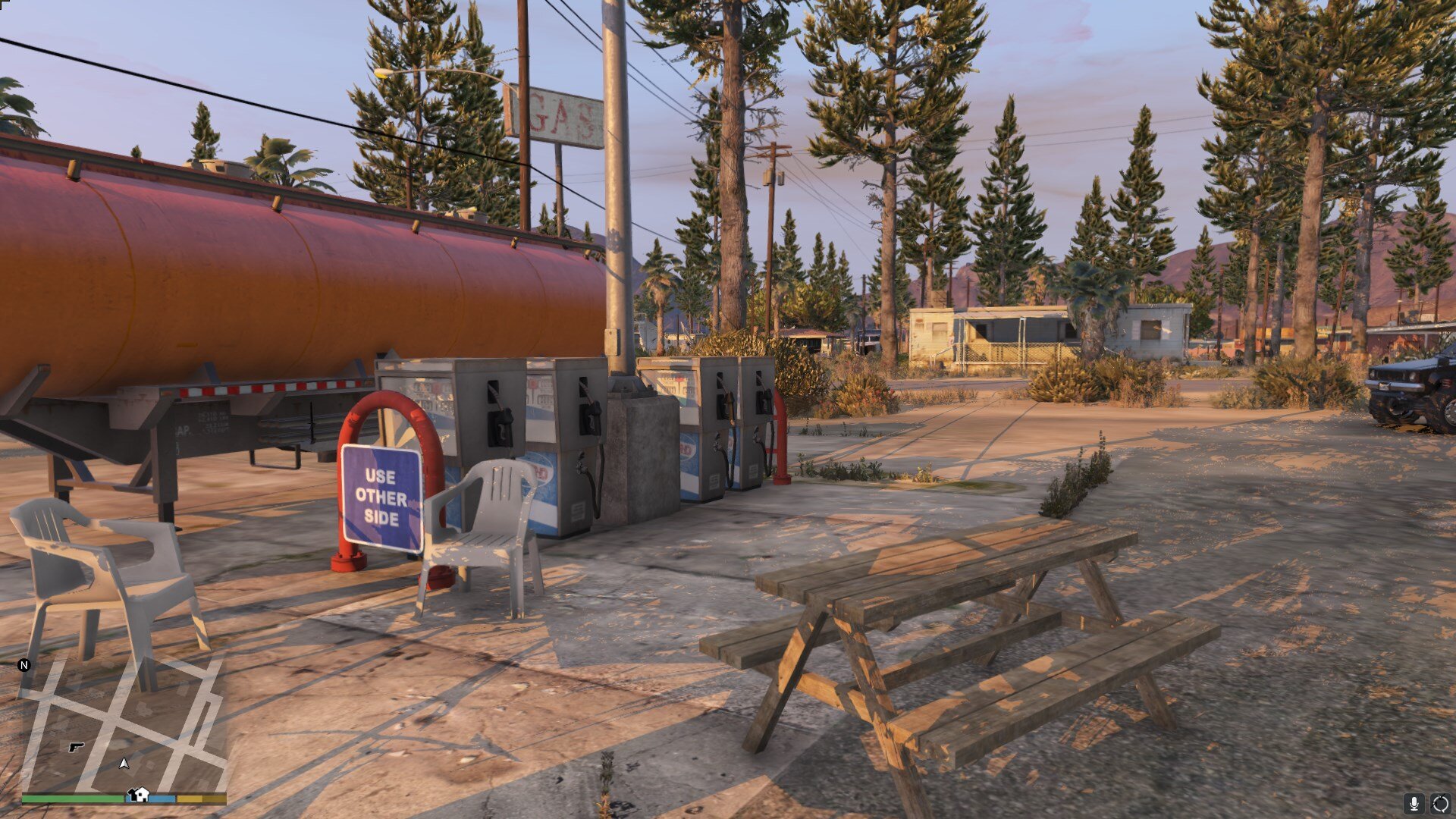Select the player arrow on the minimap
The height and width of the screenshot is (819, 1456).
coord(124,763)
